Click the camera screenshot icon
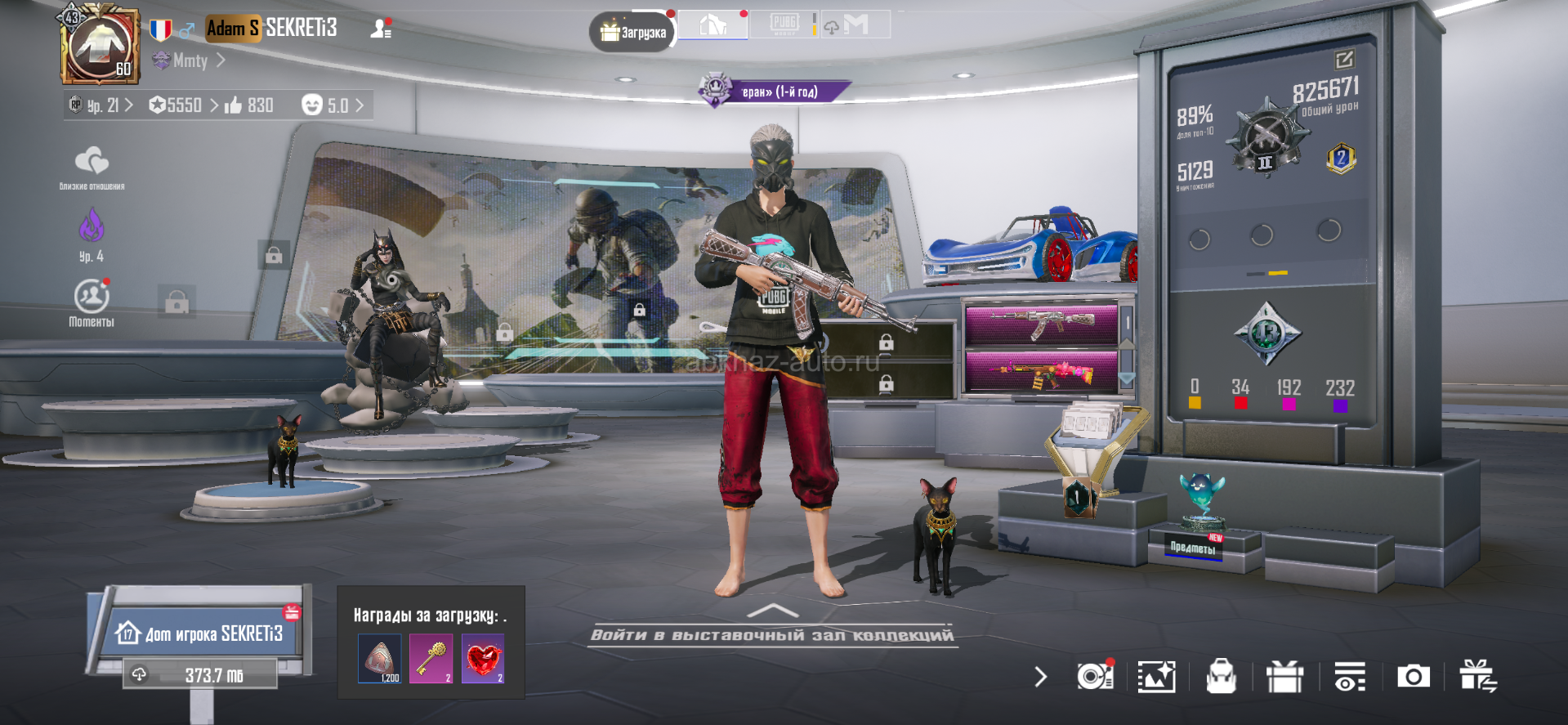Image resolution: width=1568 pixels, height=725 pixels. tap(1413, 677)
